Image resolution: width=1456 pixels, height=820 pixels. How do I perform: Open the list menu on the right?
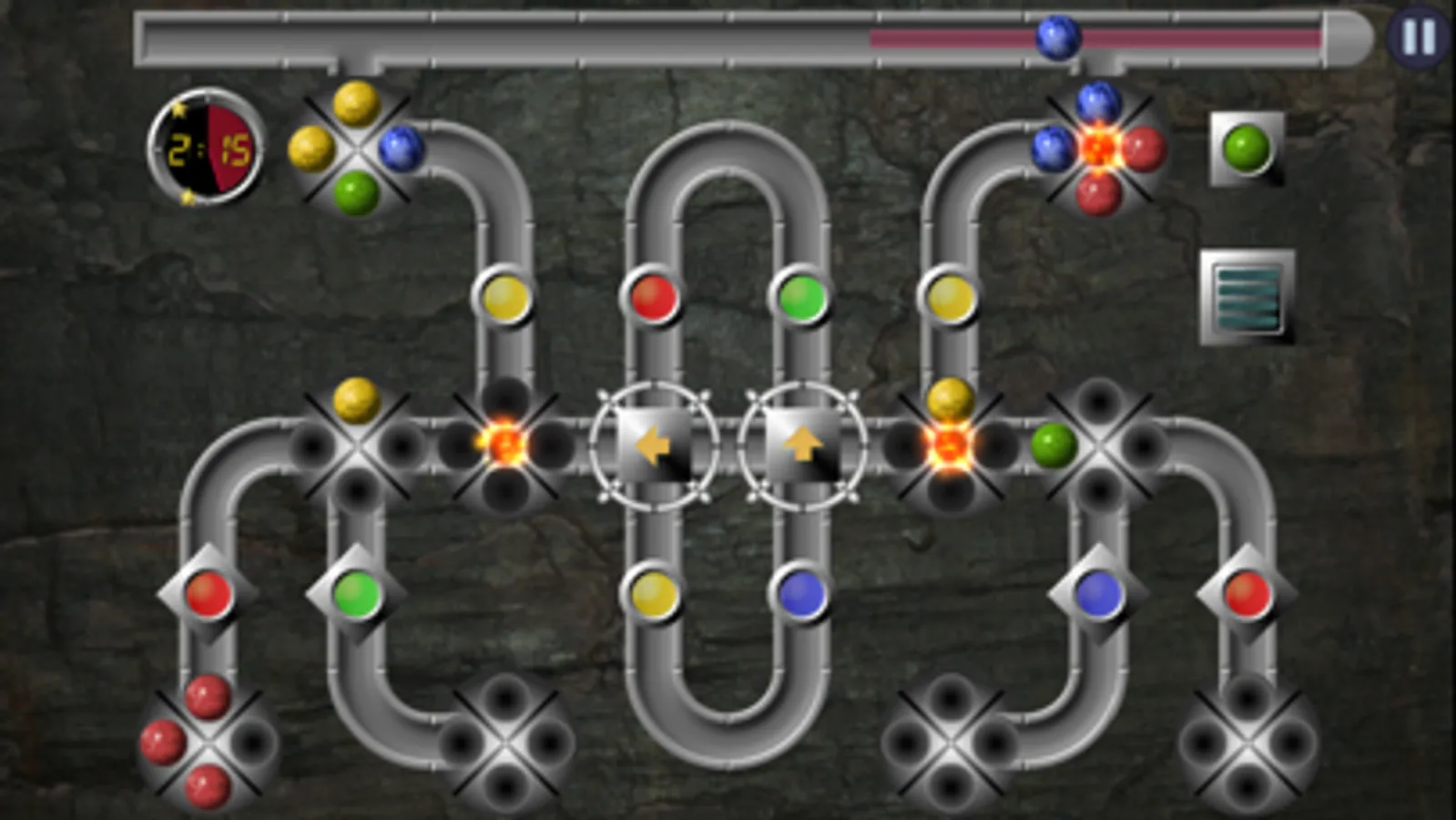pyautogui.click(x=1247, y=294)
